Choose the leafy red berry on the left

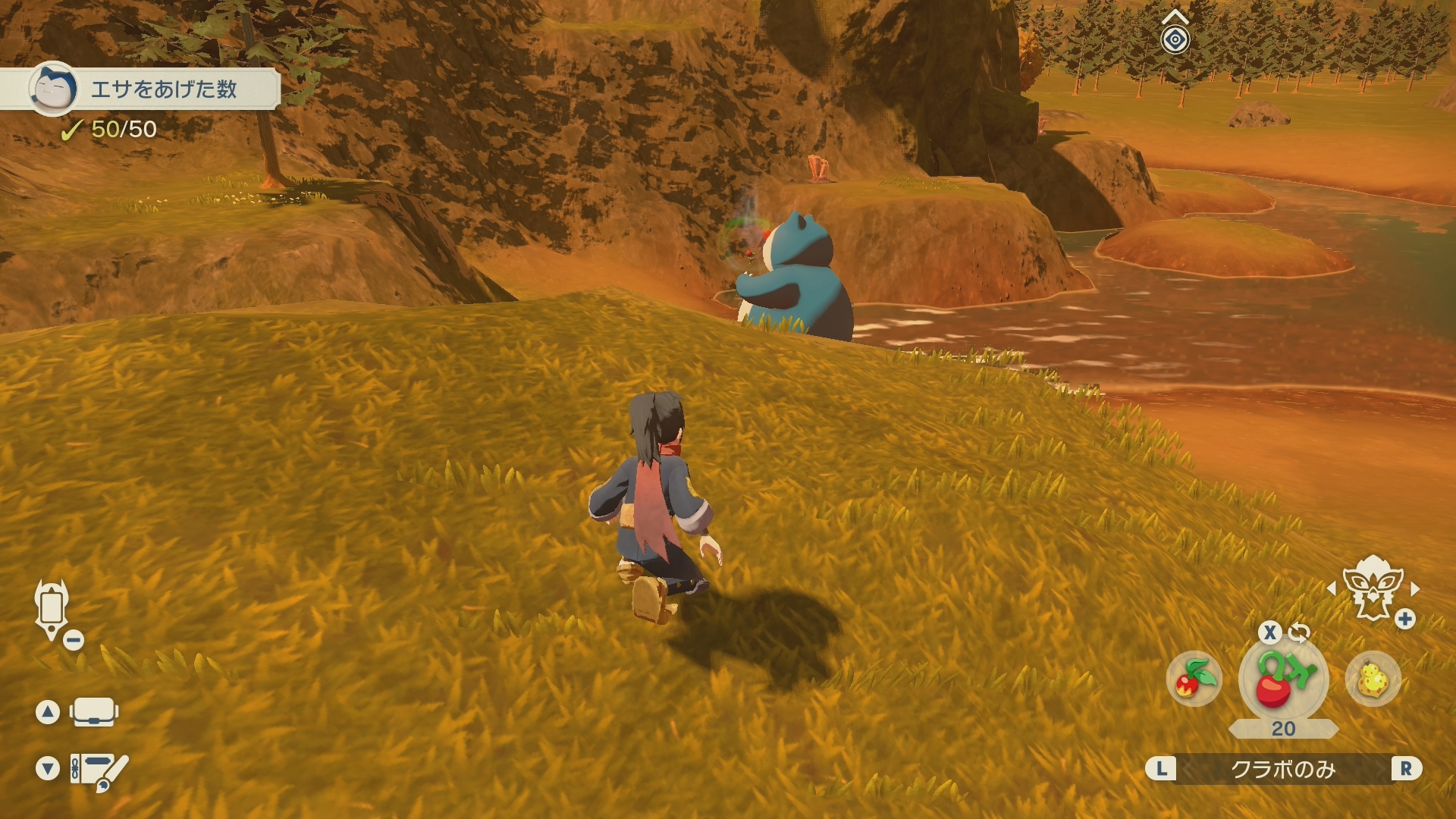[x=1194, y=679]
